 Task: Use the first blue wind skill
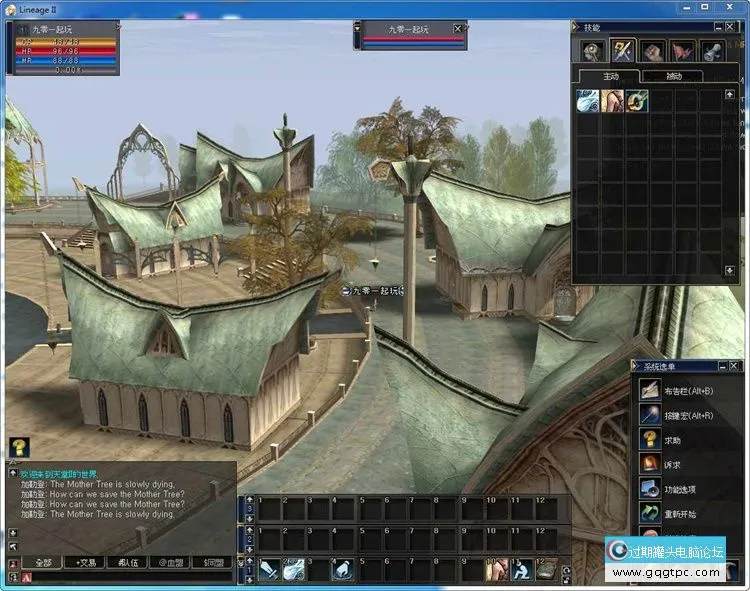587,100
